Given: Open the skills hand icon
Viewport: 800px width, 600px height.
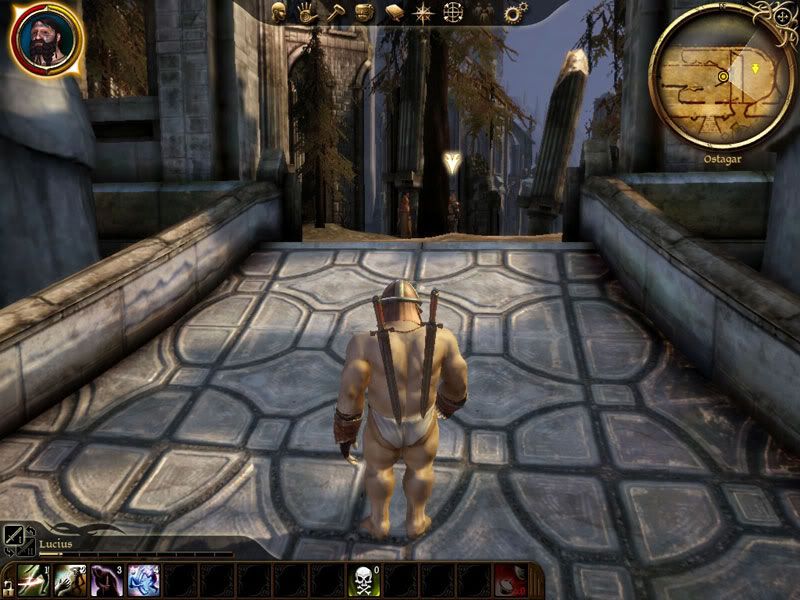Looking at the screenshot, I should point(307,12).
